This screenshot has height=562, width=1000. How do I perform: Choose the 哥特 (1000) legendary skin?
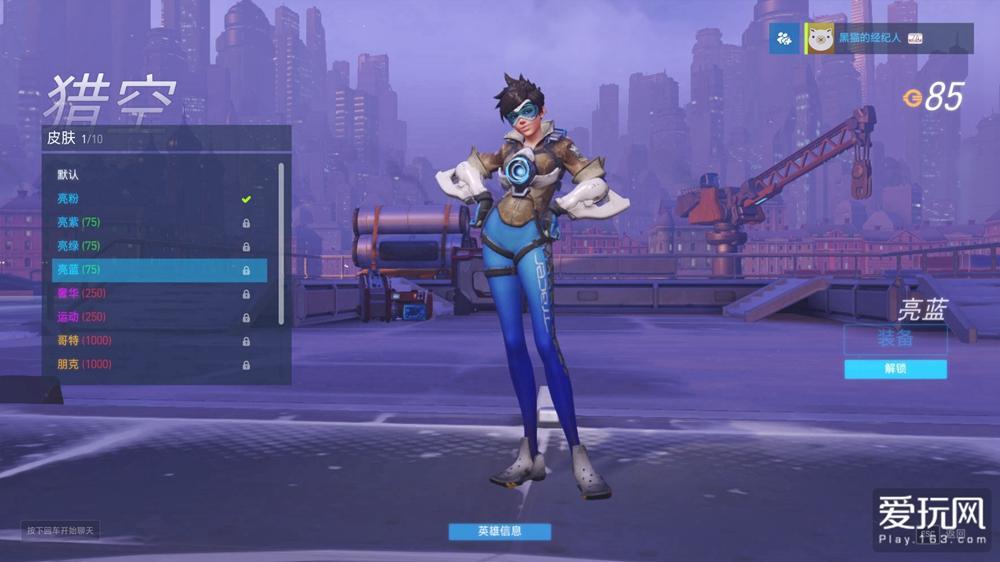[150, 341]
